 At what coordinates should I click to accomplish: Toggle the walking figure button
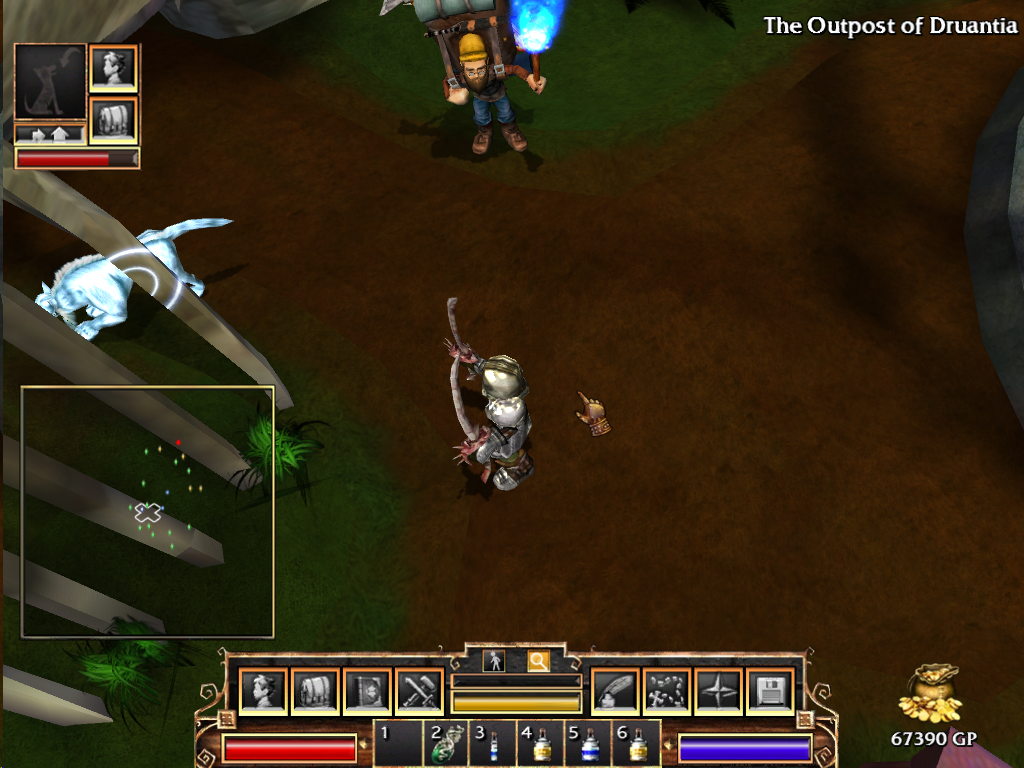[493, 661]
